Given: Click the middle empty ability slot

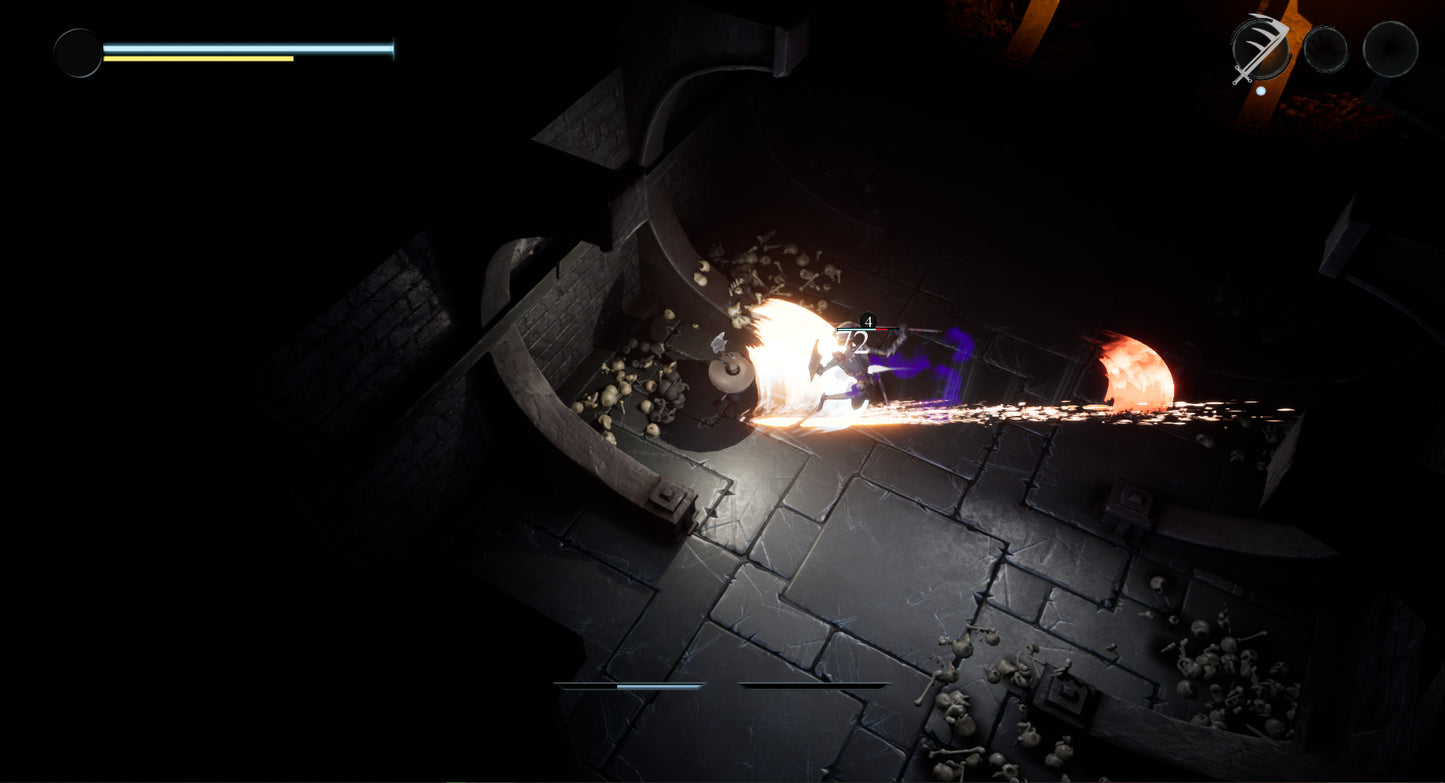Looking at the screenshot, I should (1327, 47).
